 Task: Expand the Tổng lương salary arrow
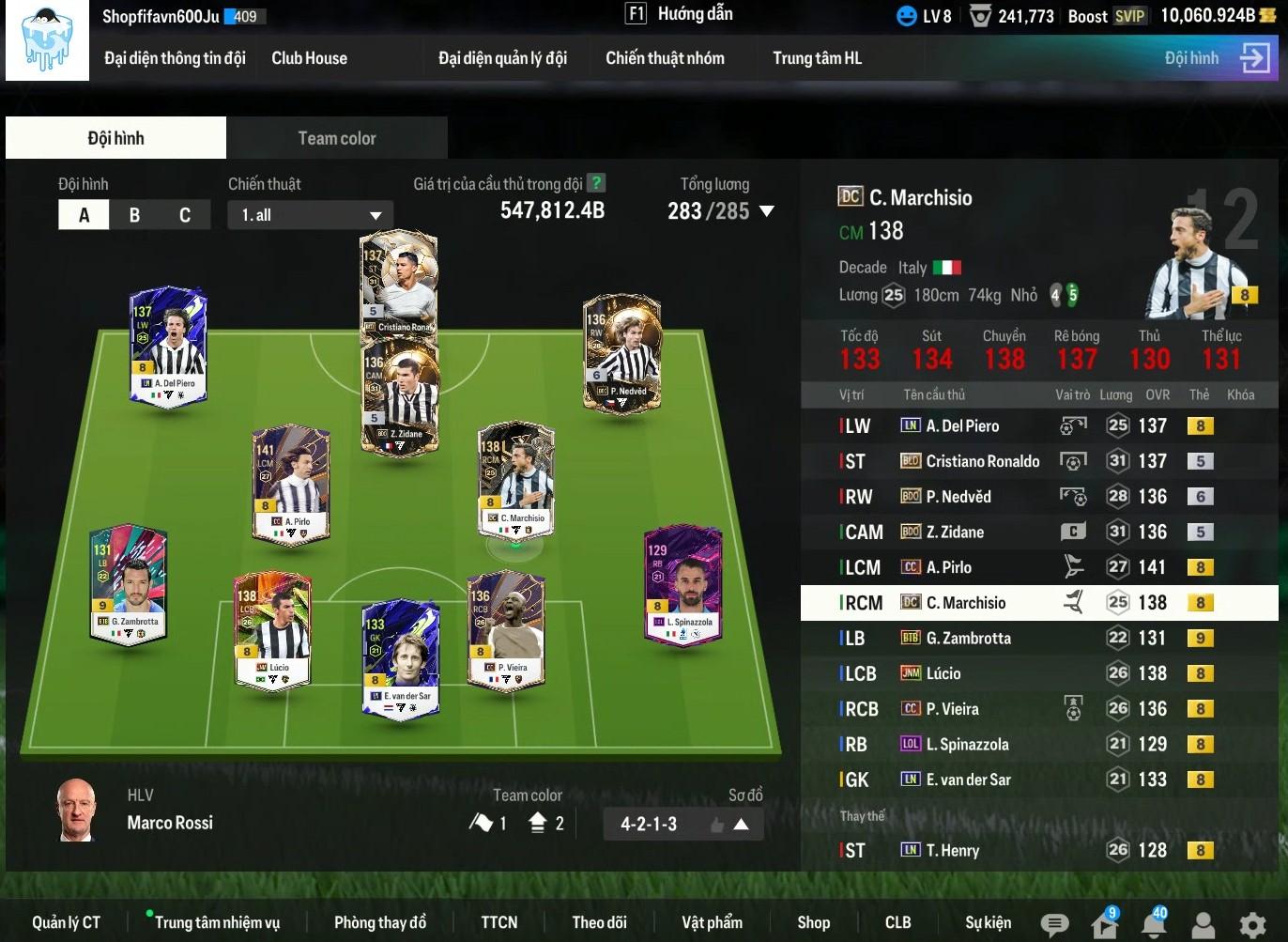[767, 211]
